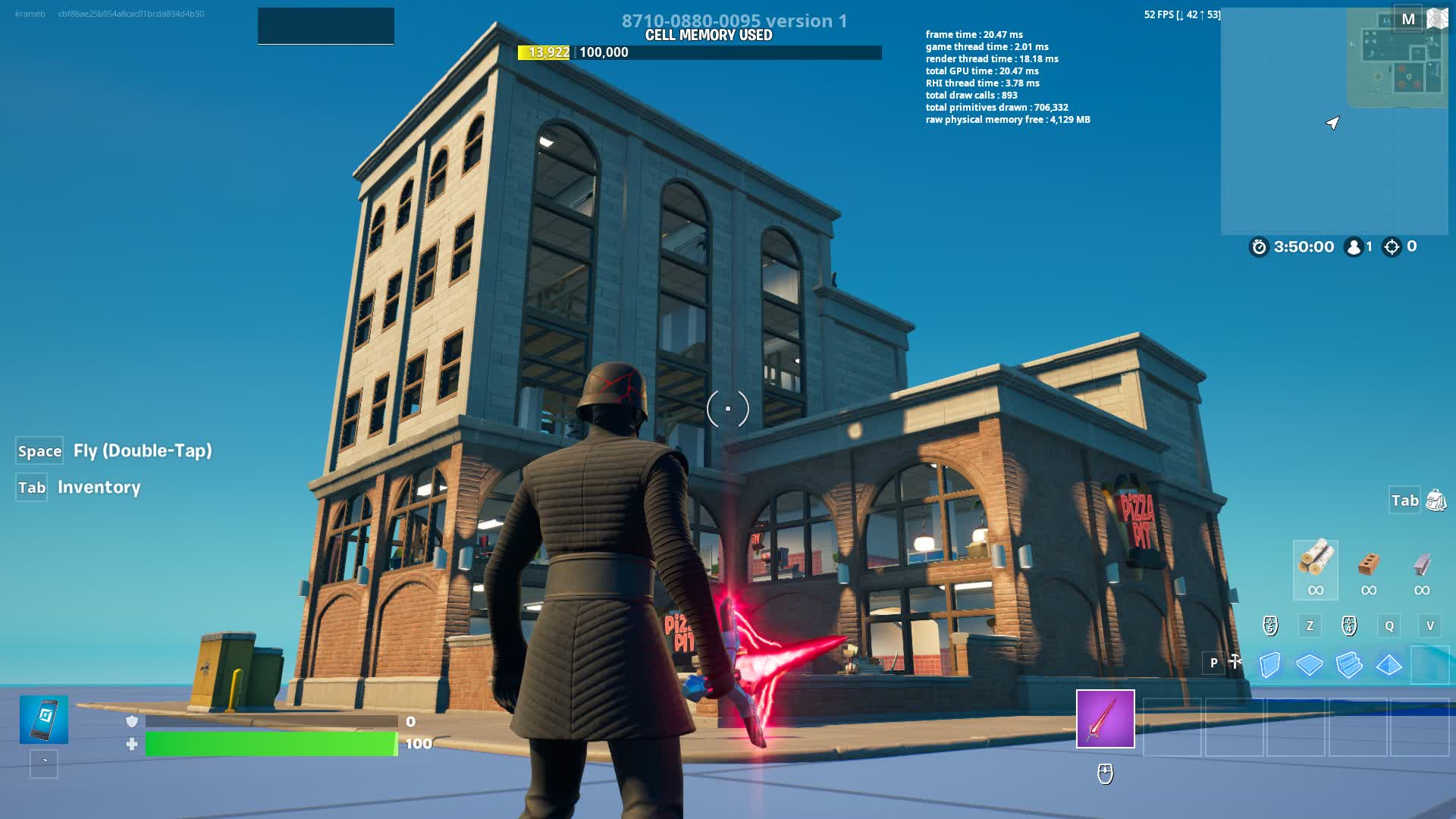Click the stopwatch timer icon
The width and height of the screenshot is (1456, 819).
click(x=1257, y=246)
